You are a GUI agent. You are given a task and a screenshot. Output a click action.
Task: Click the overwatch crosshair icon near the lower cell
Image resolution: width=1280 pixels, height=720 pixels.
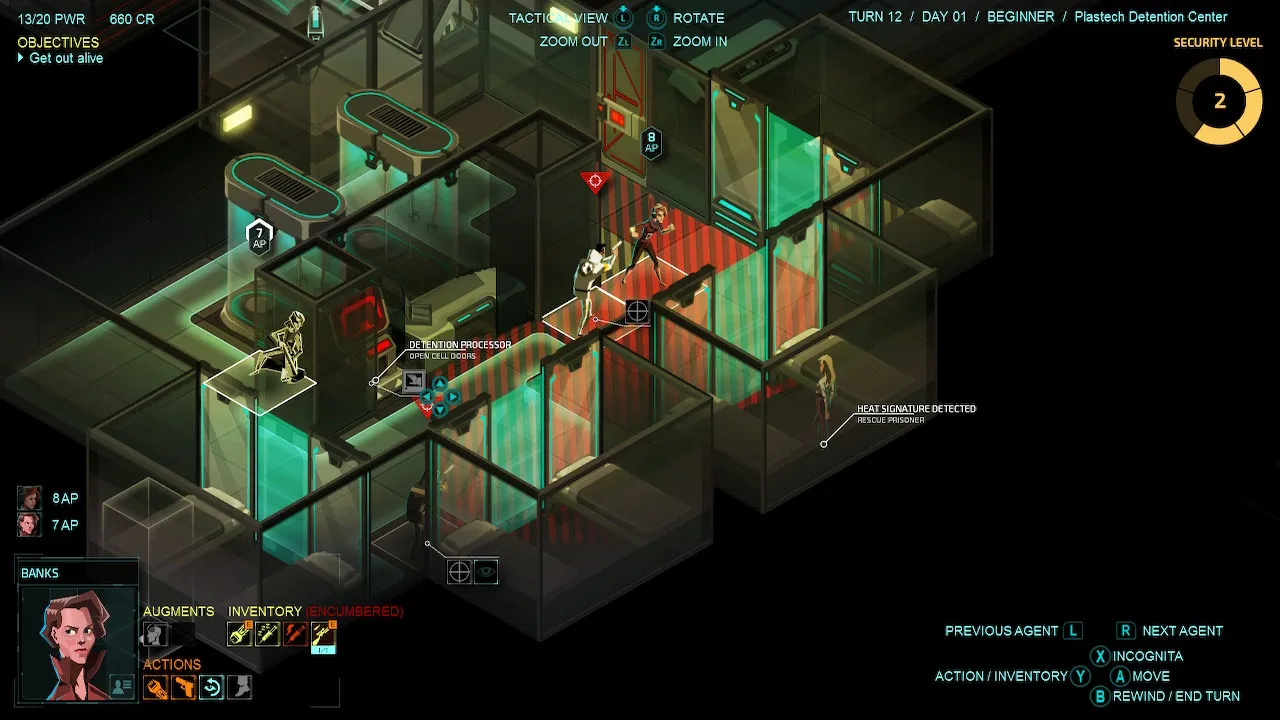[459, 572]
